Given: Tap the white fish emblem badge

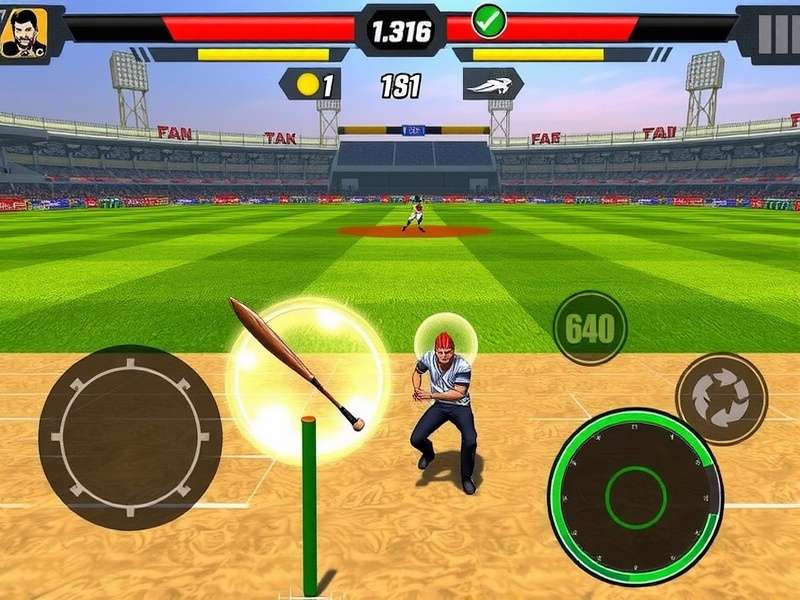Looking at the screenshot, I should click(492, 85).
